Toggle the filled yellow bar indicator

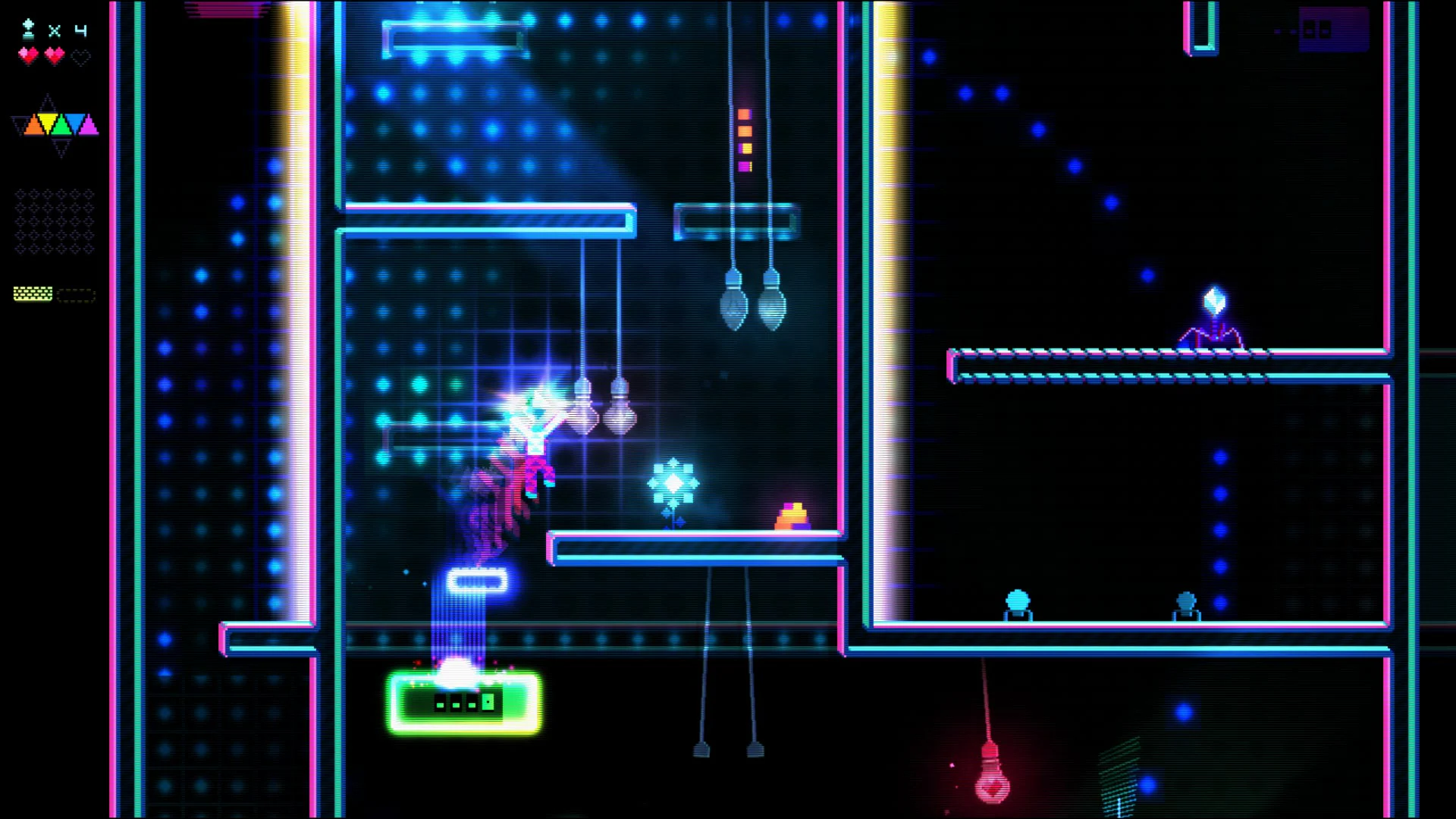point(33,292)
